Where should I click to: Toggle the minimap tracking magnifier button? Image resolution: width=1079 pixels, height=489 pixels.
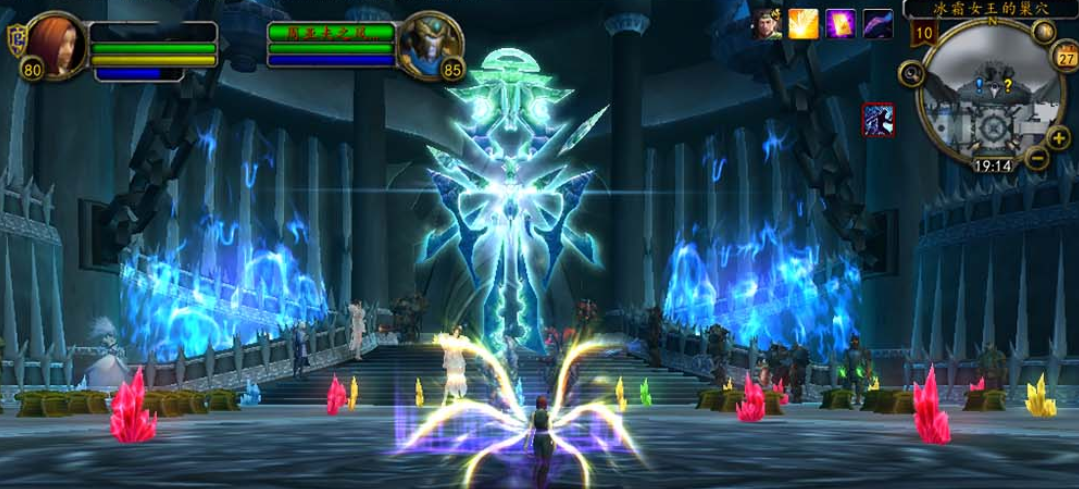coord(911,72)
